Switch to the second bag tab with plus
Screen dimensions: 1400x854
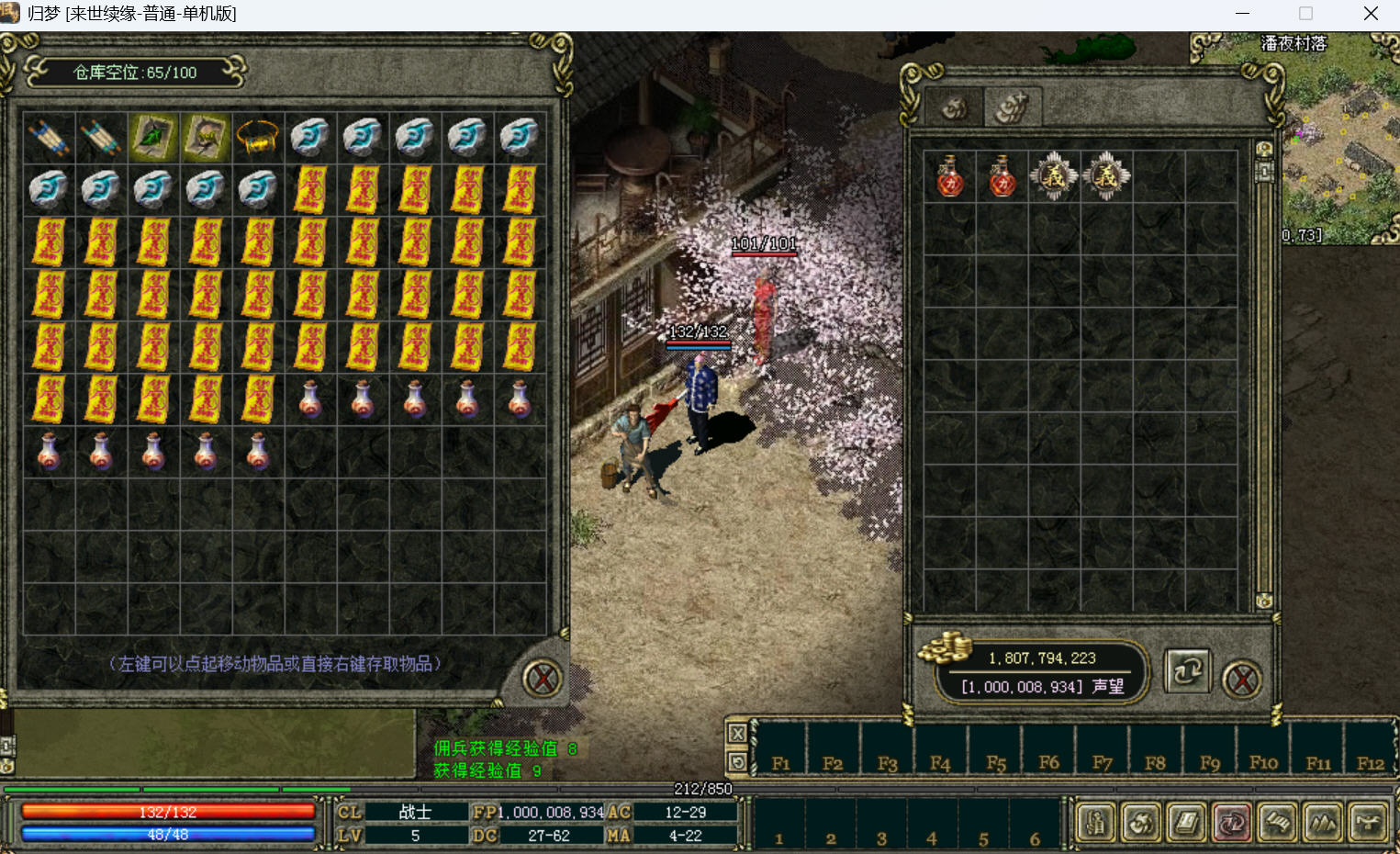tap(1013, 108)
